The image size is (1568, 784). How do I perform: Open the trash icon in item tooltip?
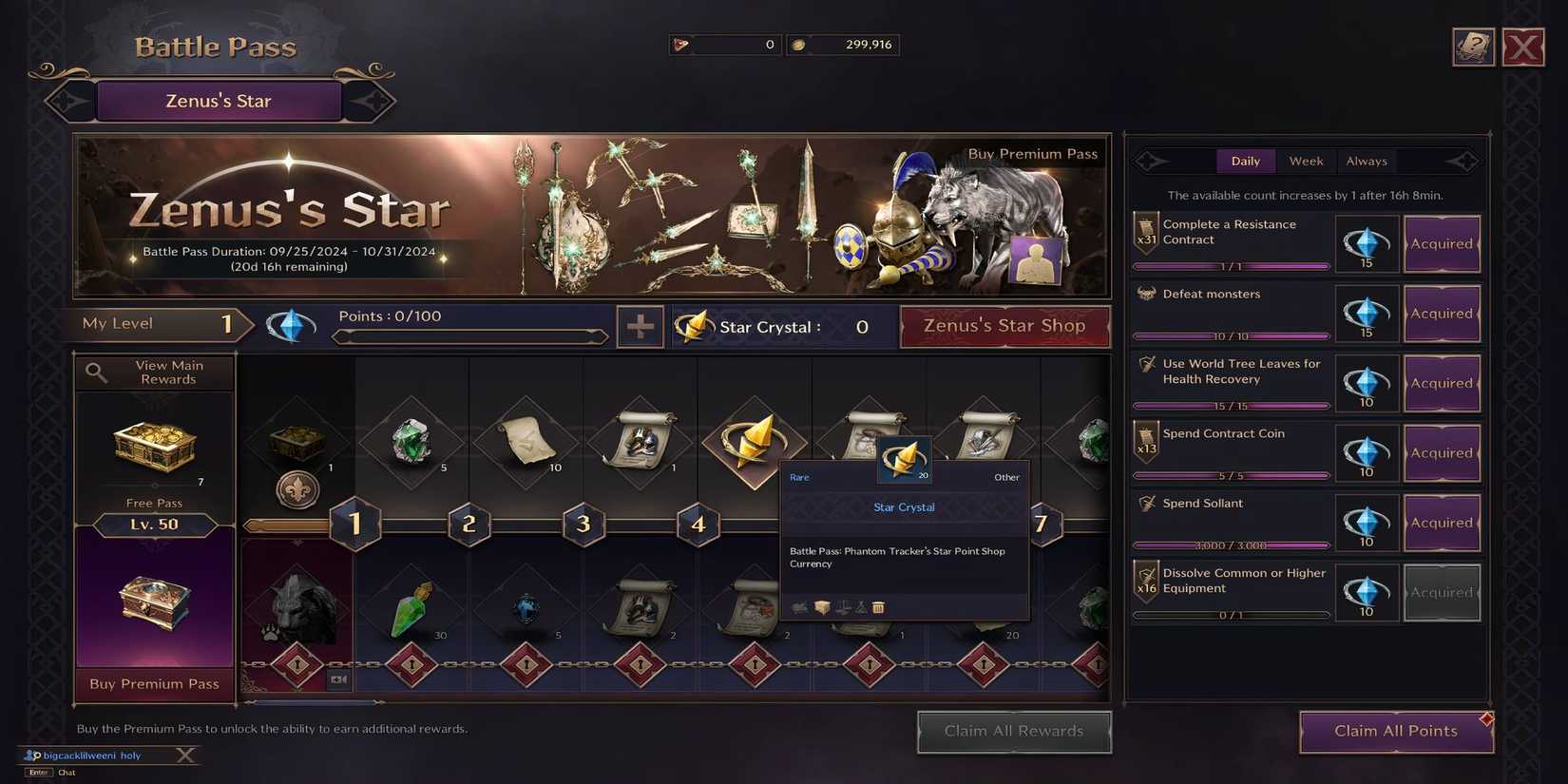(x=877, y=606)
